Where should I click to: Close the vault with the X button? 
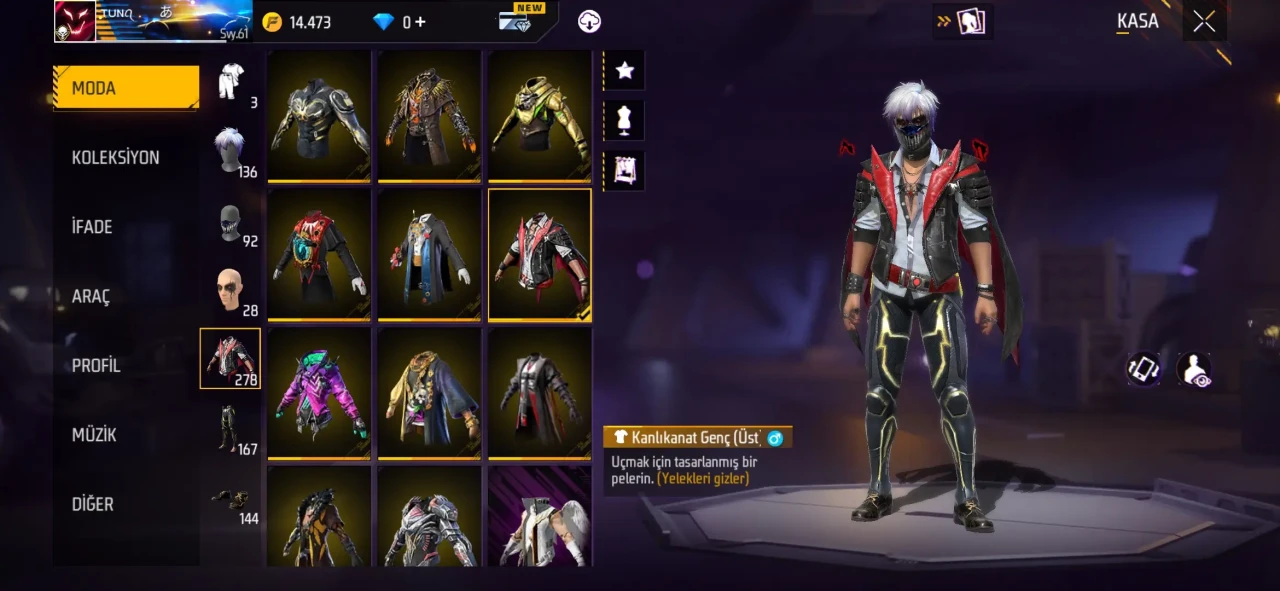(x=1204, y=21)
